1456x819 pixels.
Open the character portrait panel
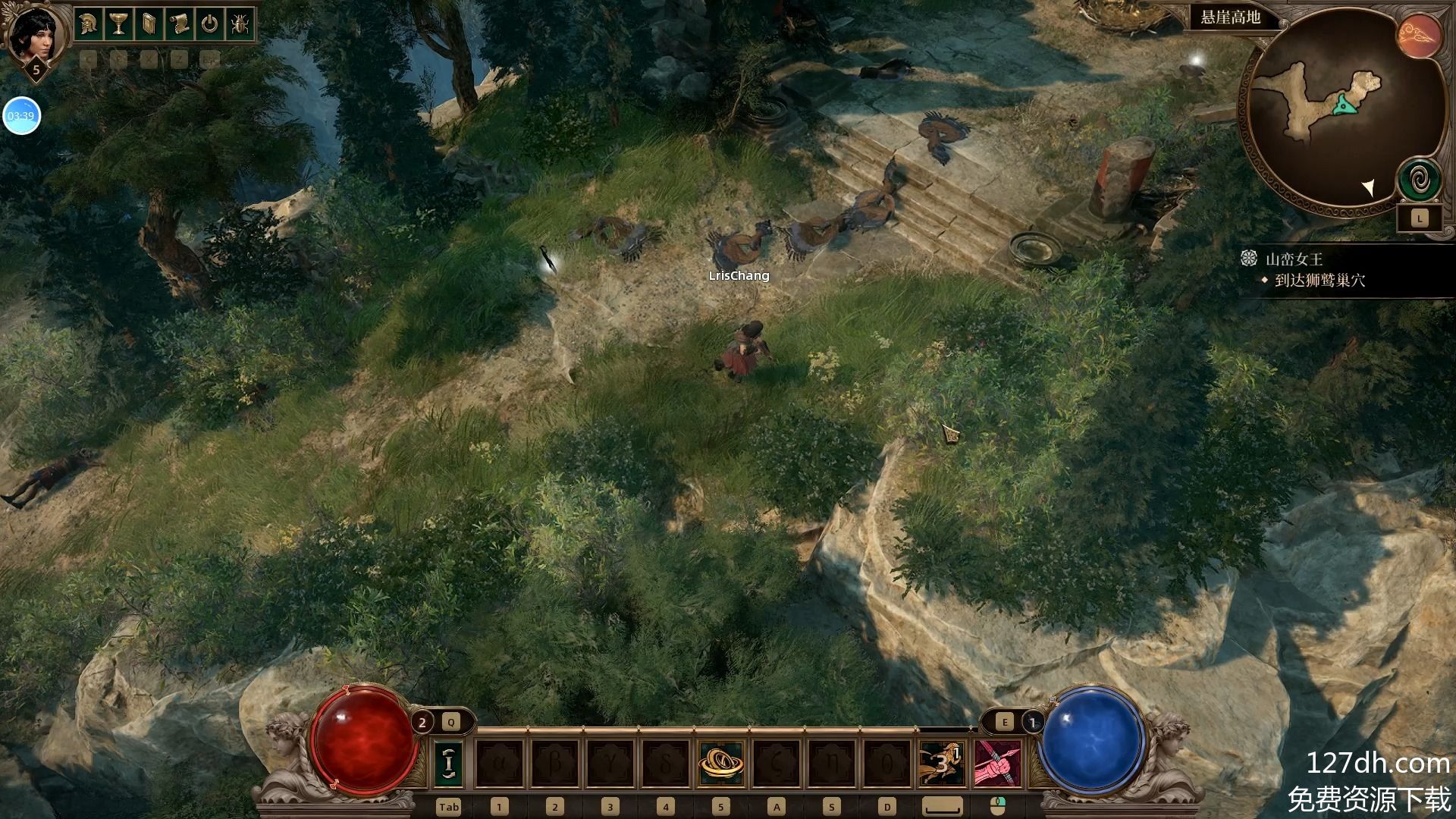click(x=34, y=34)
